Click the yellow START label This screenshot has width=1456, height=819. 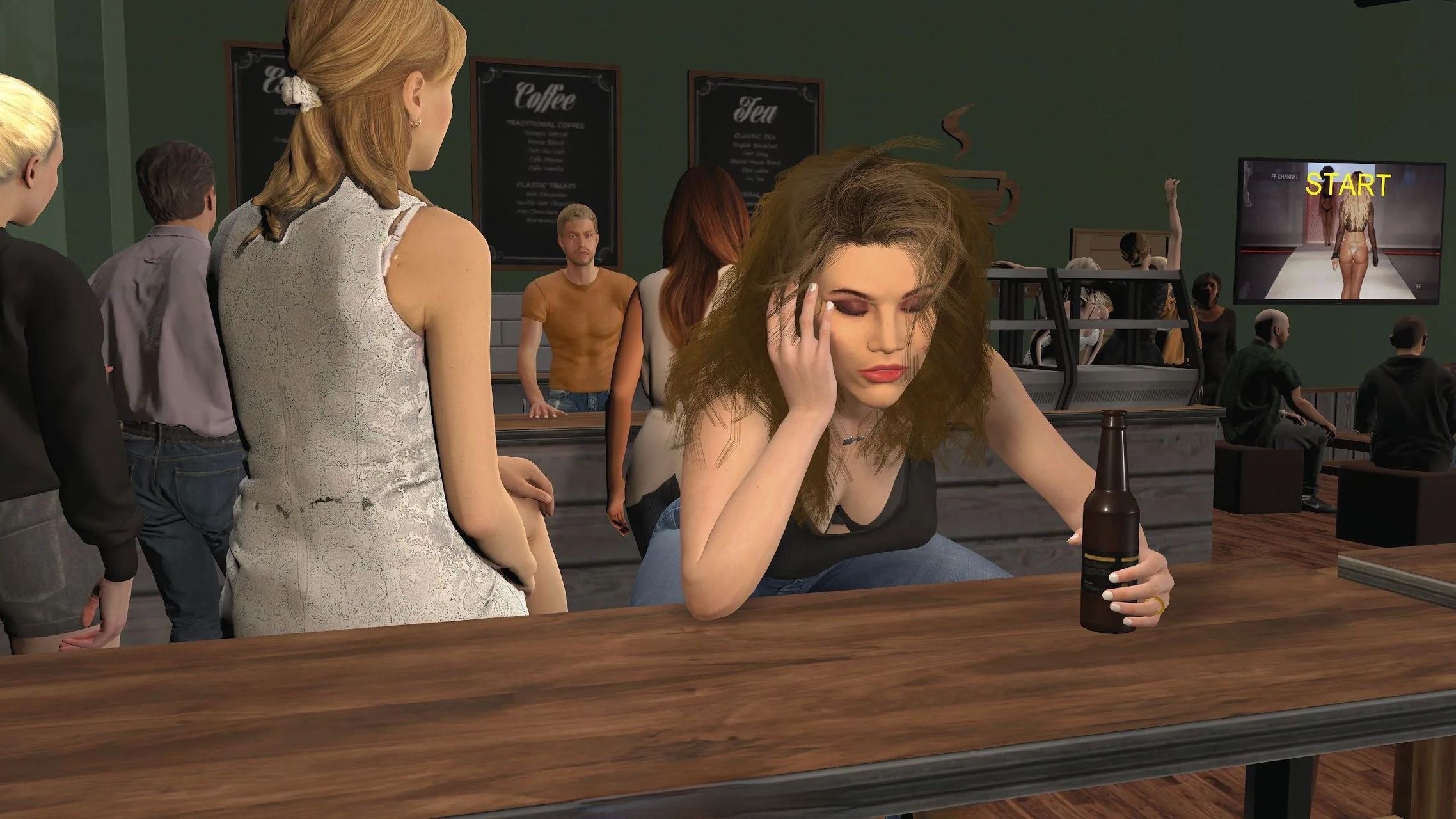1348,185
